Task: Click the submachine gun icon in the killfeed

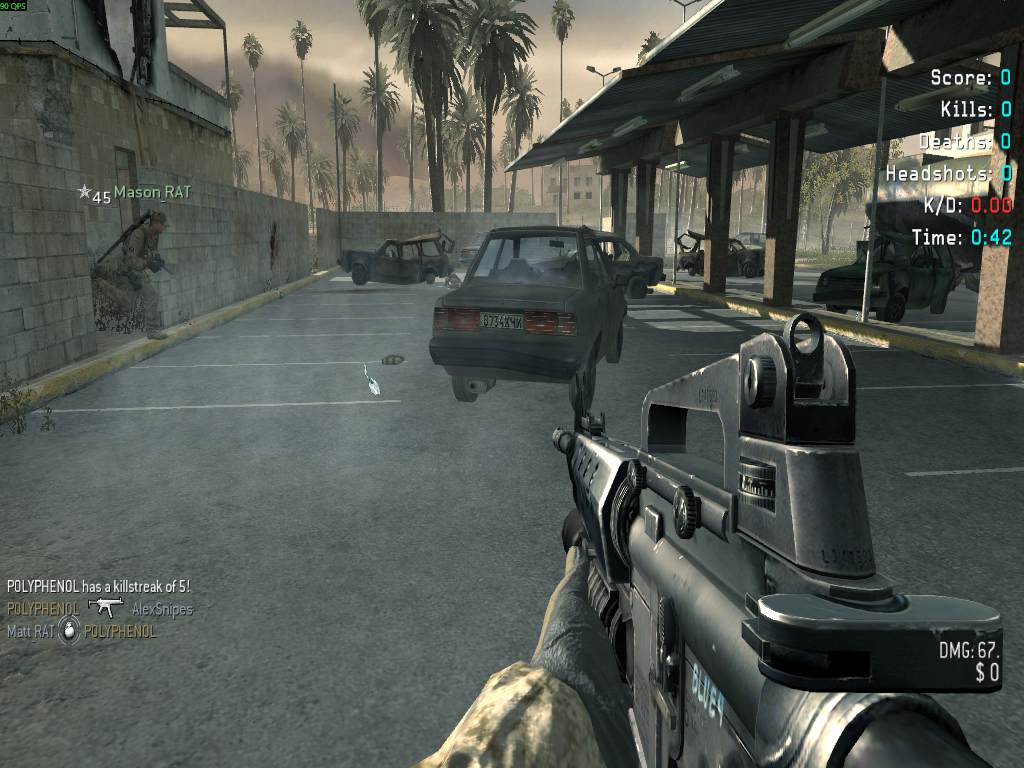Action: point(105,607)
